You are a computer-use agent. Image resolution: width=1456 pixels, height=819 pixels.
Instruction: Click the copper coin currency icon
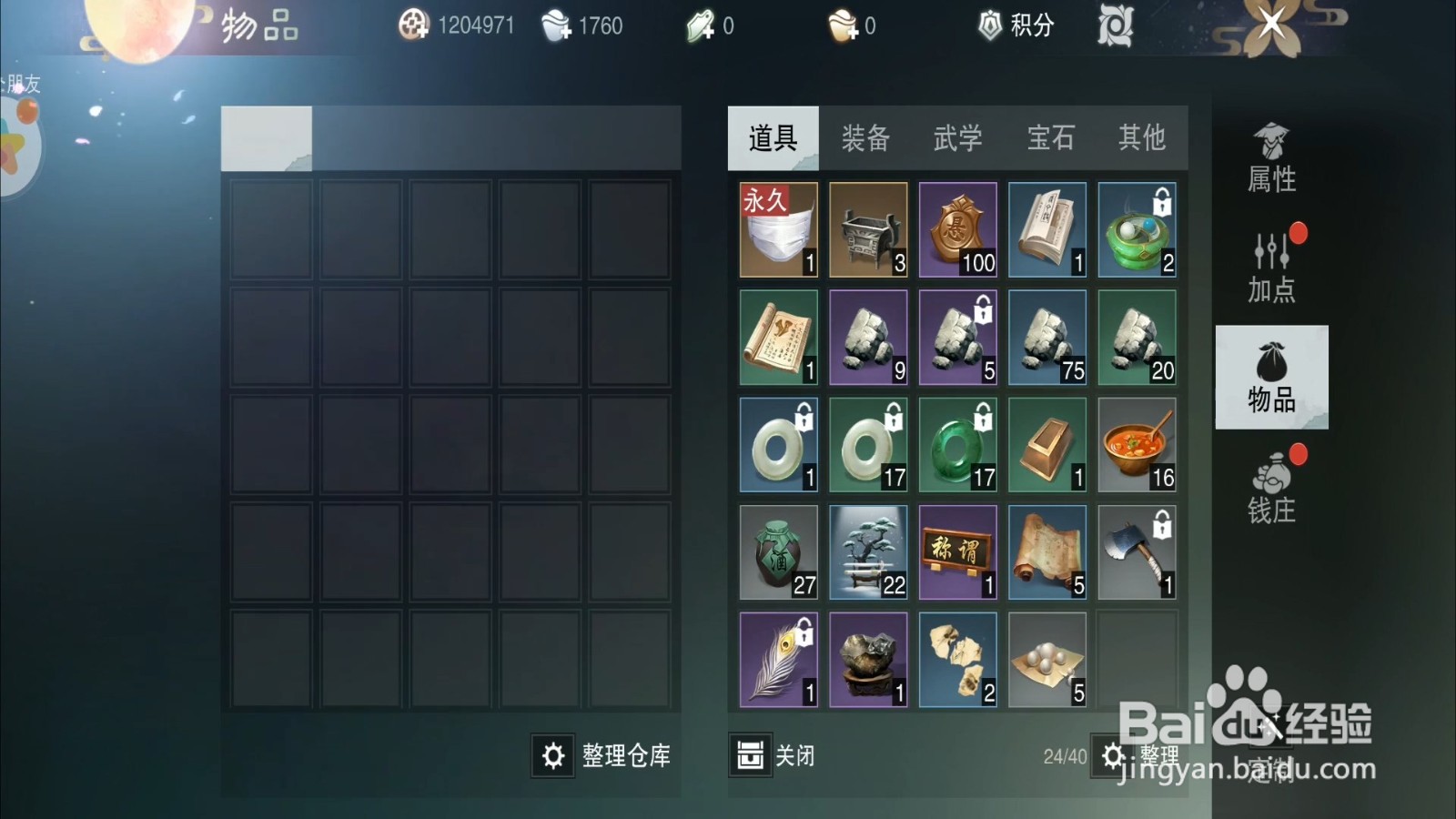coord(414,25)
